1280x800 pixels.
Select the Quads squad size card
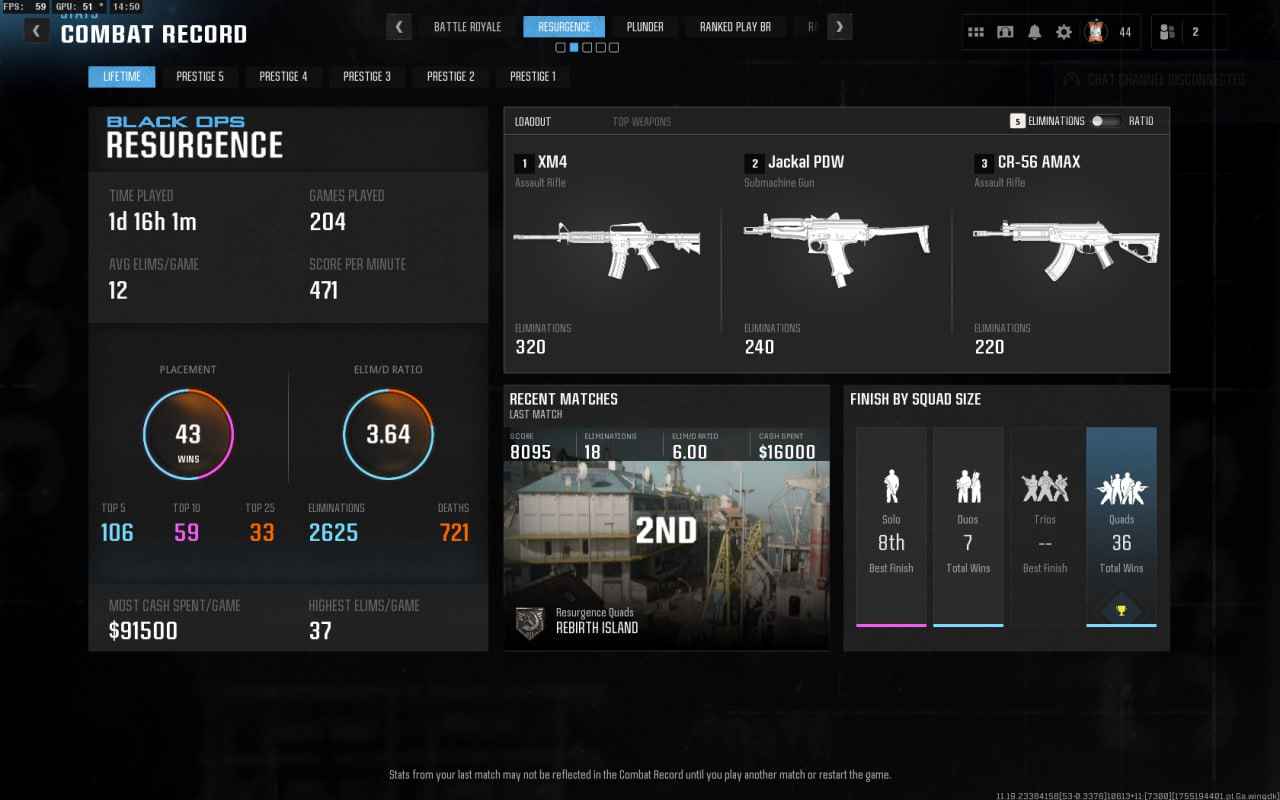click(x=1121, y=527)
